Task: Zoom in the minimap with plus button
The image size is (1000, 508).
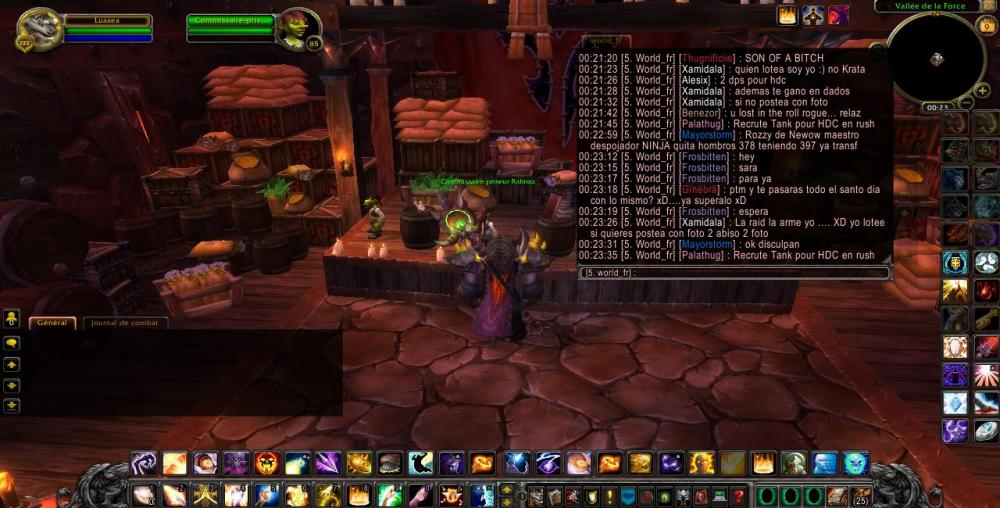Action: click(983, 91)
